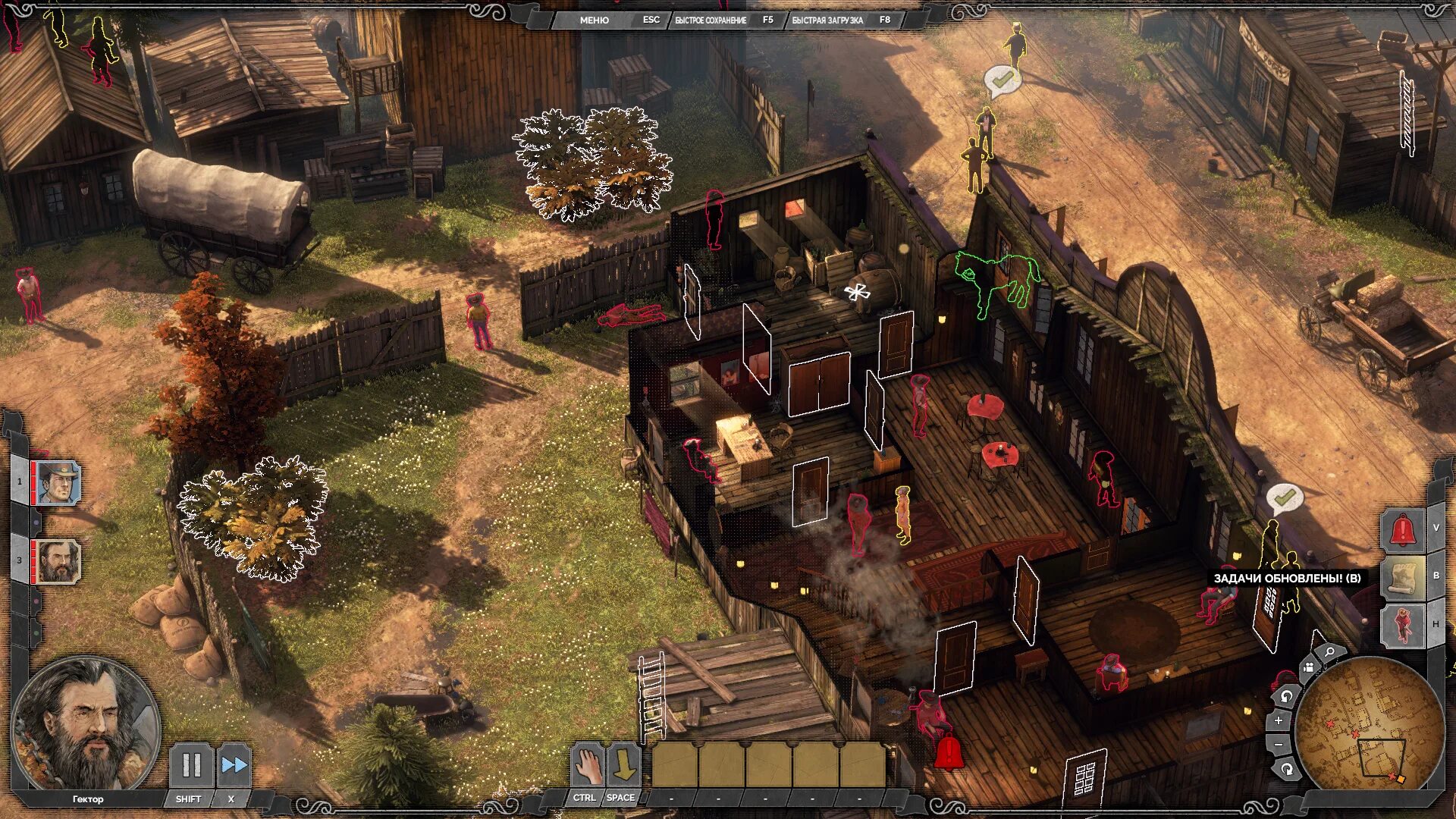Select the cowboy-hat character portrait

point(58,482)
